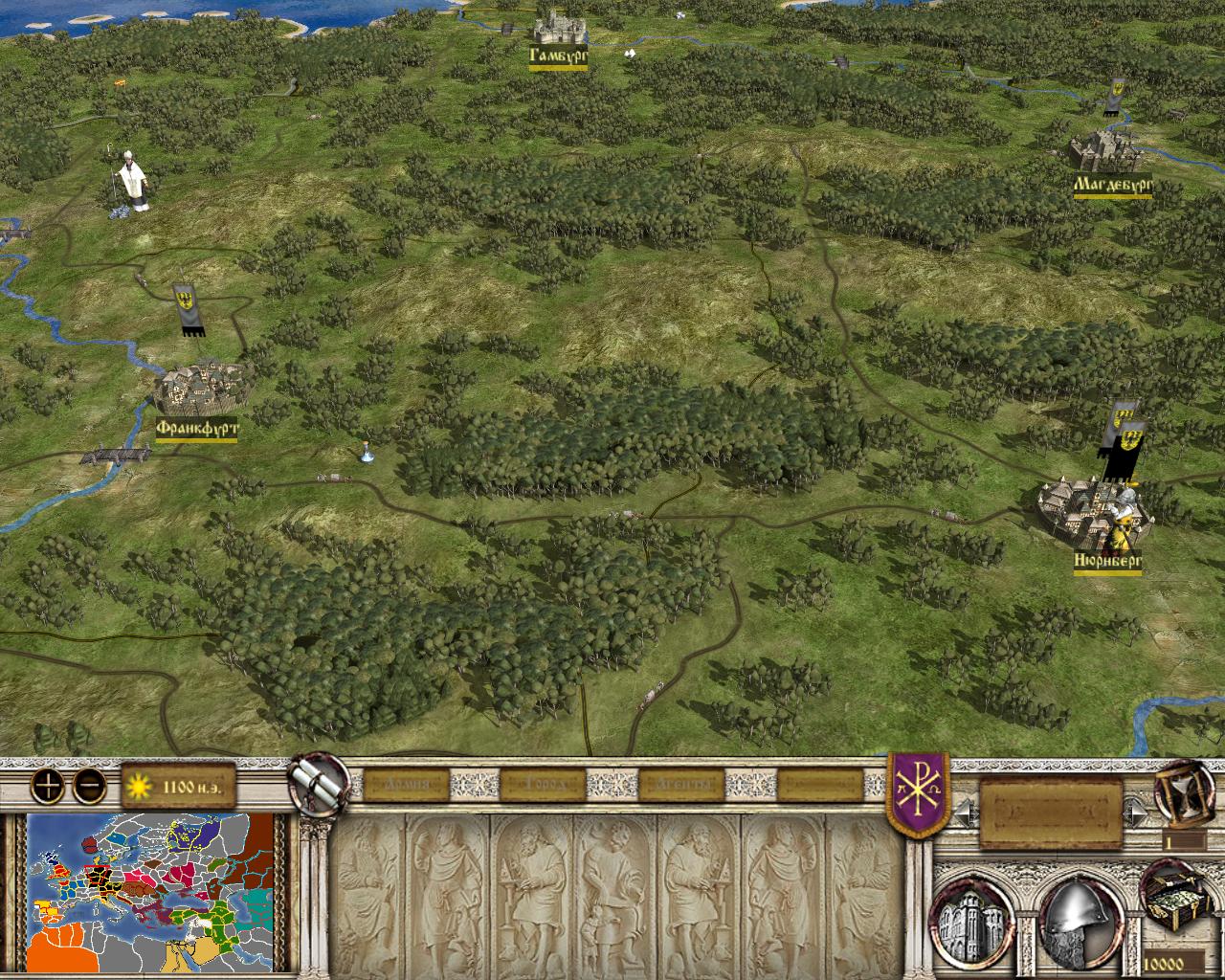
Task: Open the scrolls event messages button
Action: pyautogui.click(x=318, y=782)
